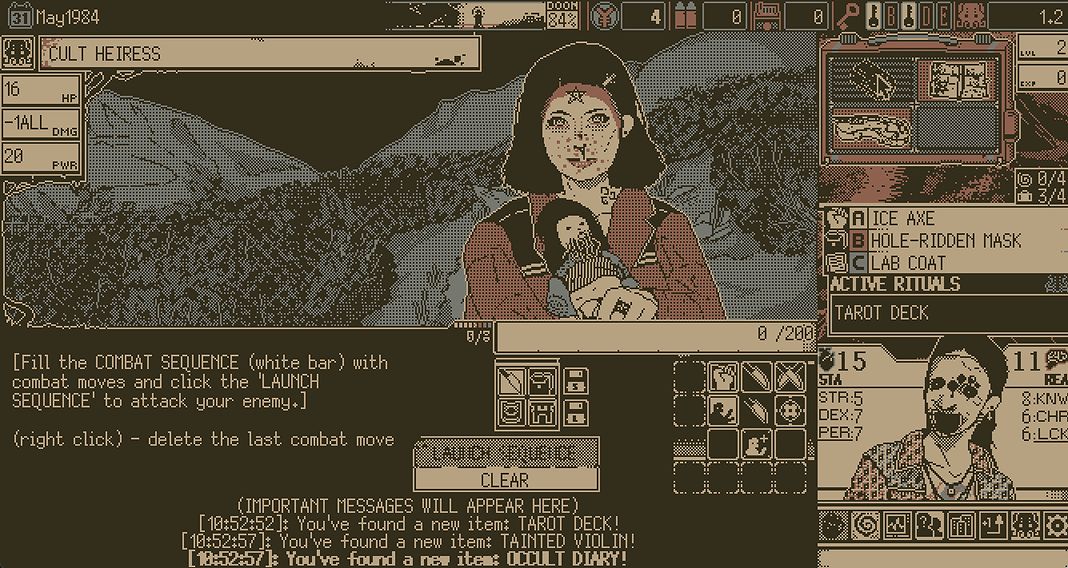Add the crossed blades combat move
The width and height of the screenshot is (1068, 568).
tap(790, 378)
